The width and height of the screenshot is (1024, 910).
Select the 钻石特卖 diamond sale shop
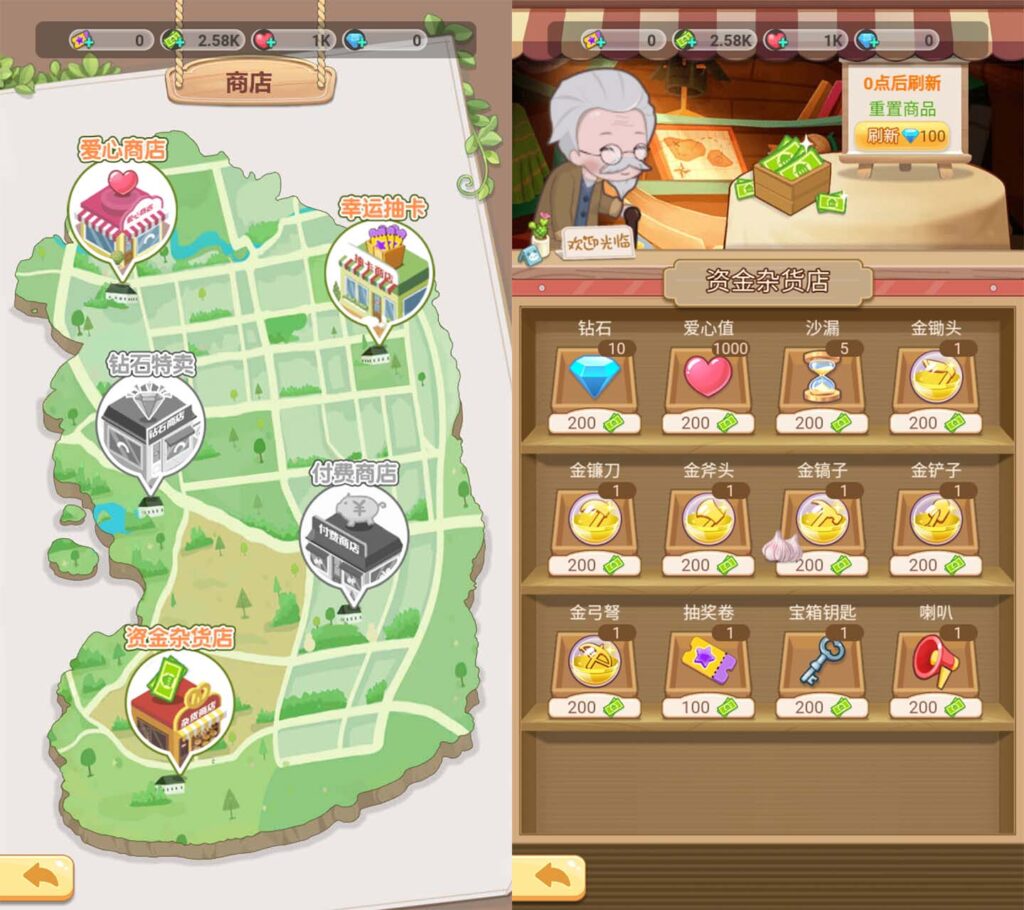[x=150, y=429]
